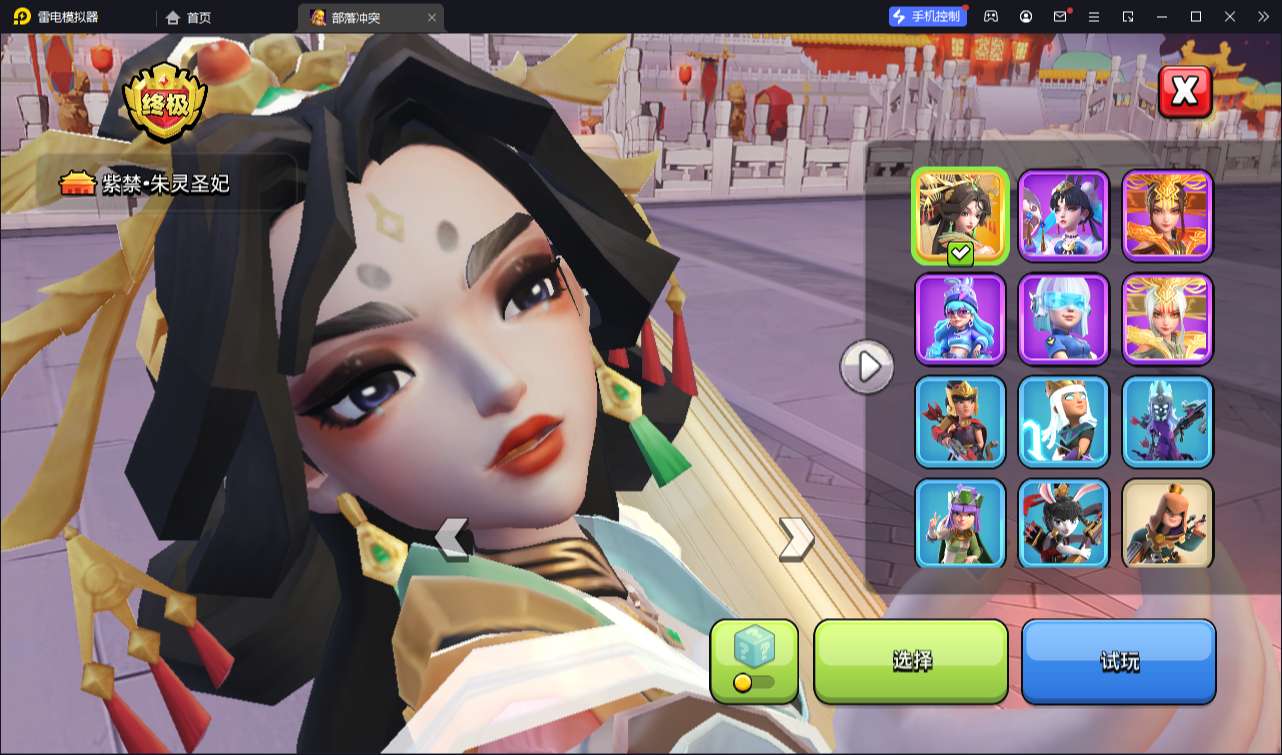Toggle the random skin mystery cube

tap(754, 660)
